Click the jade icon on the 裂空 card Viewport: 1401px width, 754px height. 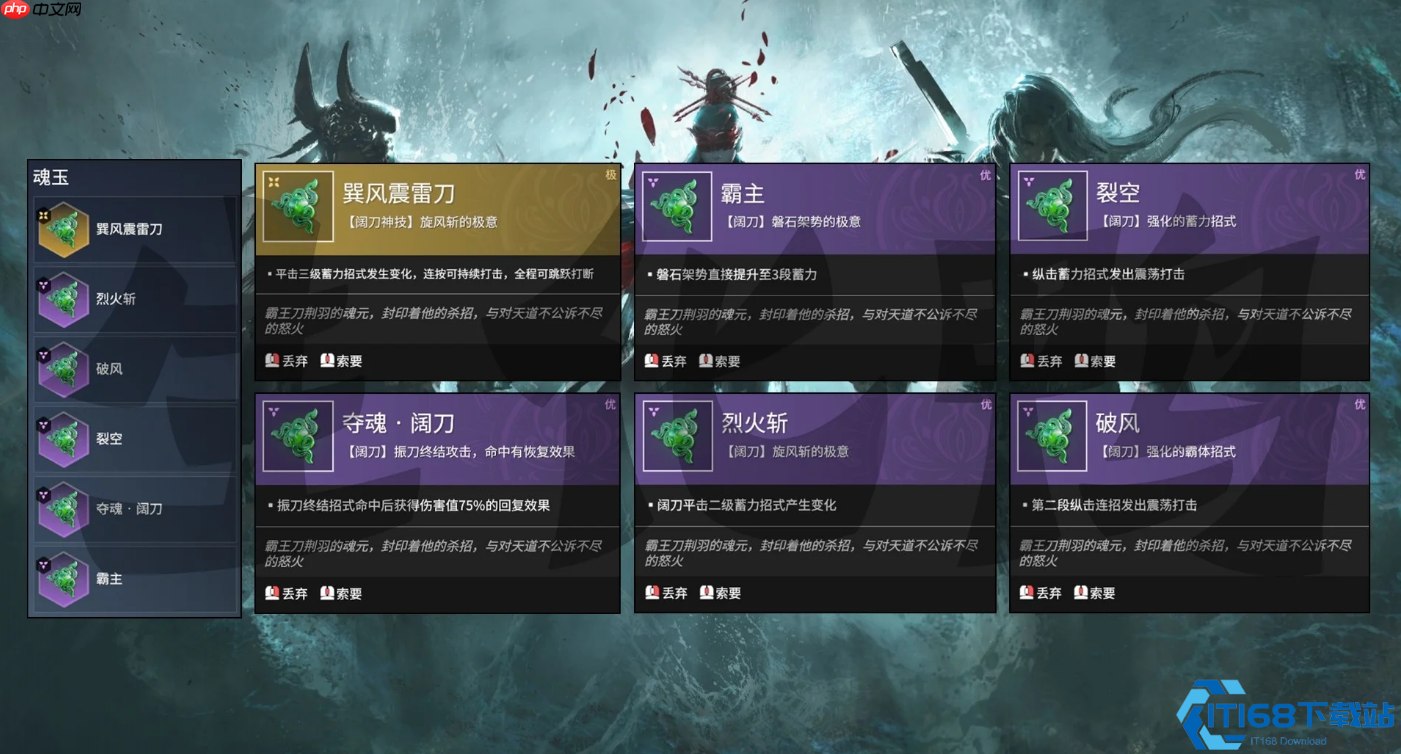[1052, 206]
